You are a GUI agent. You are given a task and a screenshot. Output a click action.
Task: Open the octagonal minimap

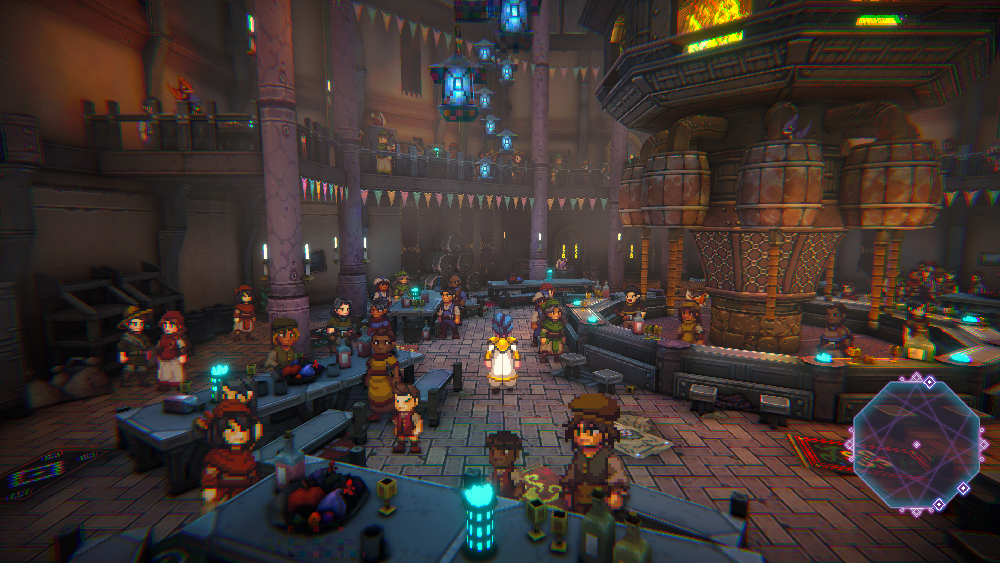(915, 440)
